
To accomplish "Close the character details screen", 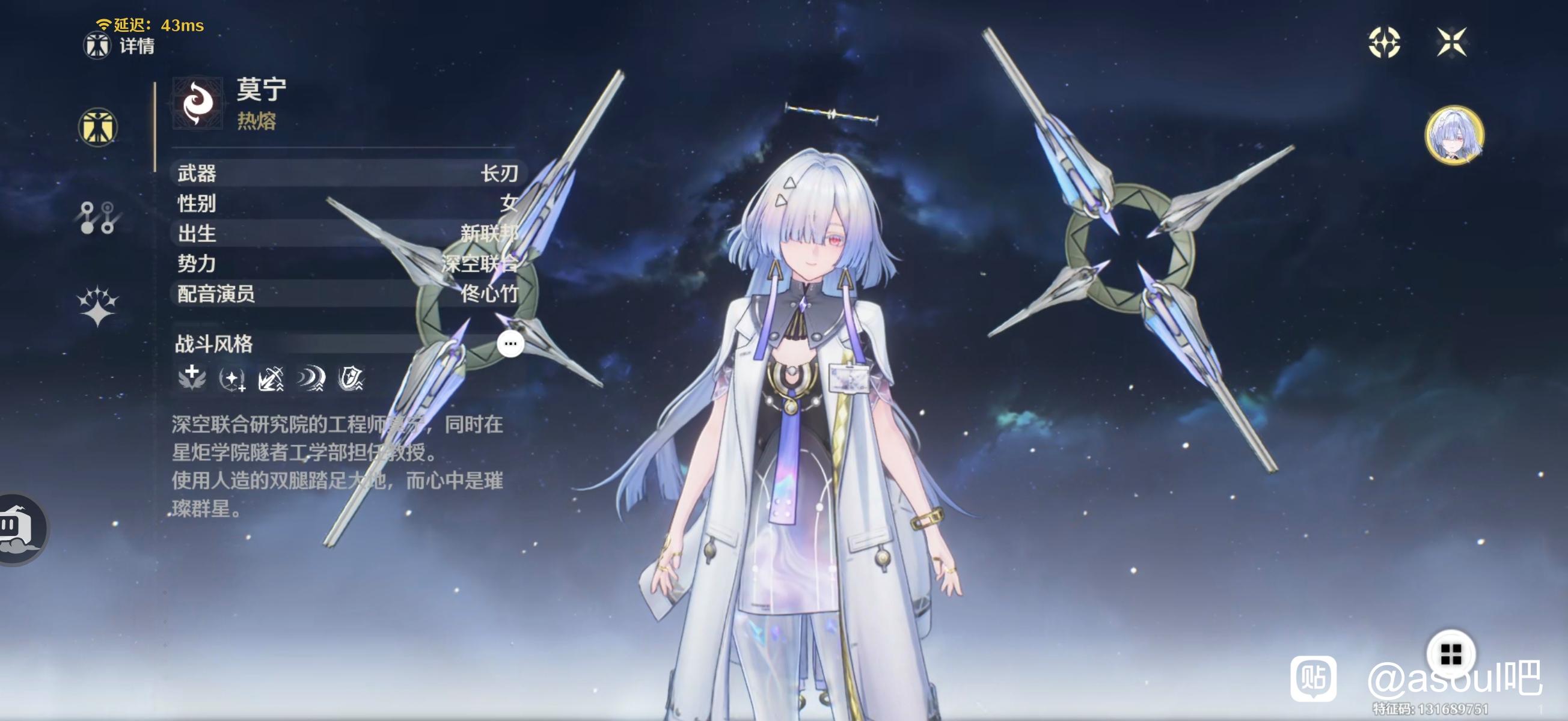I will (1451, 42).
